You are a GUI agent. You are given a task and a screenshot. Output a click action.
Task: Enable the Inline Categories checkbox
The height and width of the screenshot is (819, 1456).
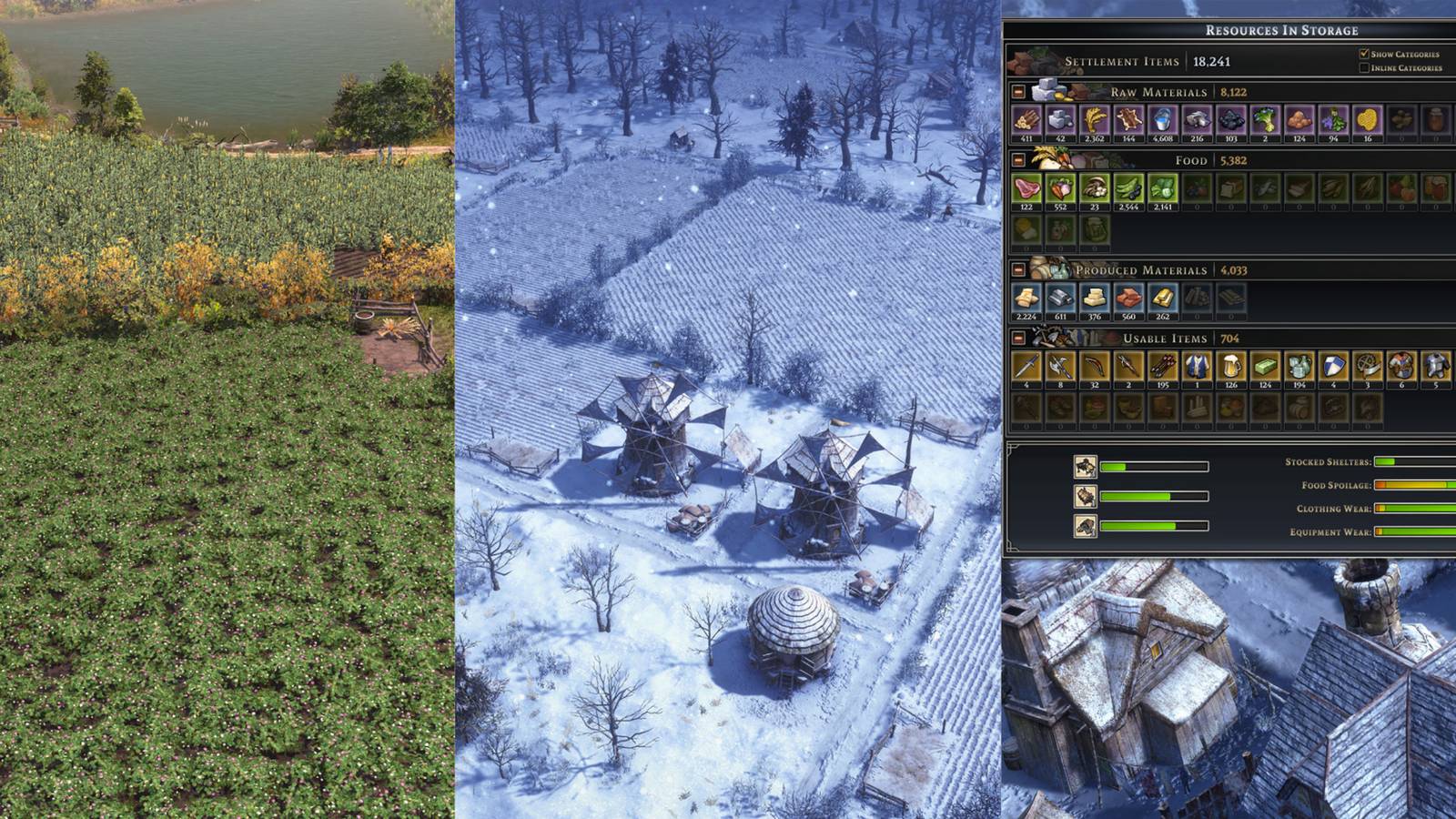[x=1362, y=66]
